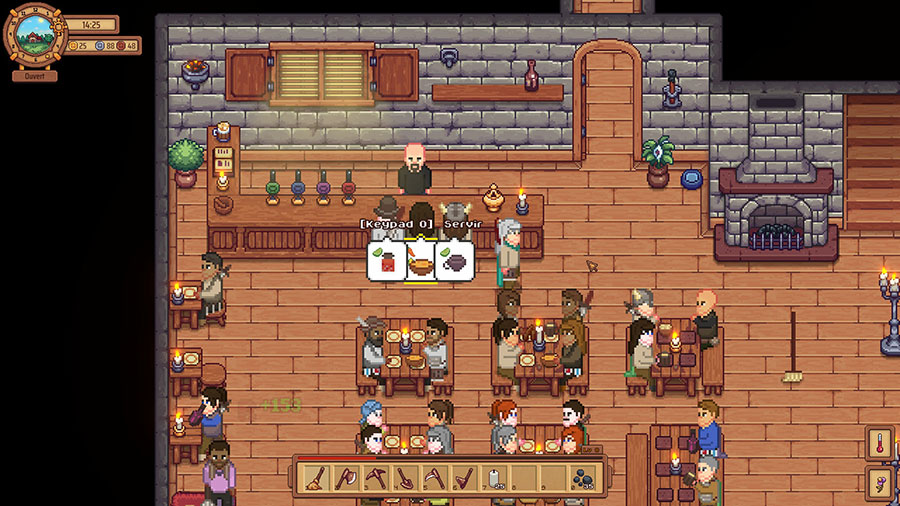This screenshot has height=506, width=900.
Task: Pick the hoe hotbar slot
Action: [x=464, y=478]
